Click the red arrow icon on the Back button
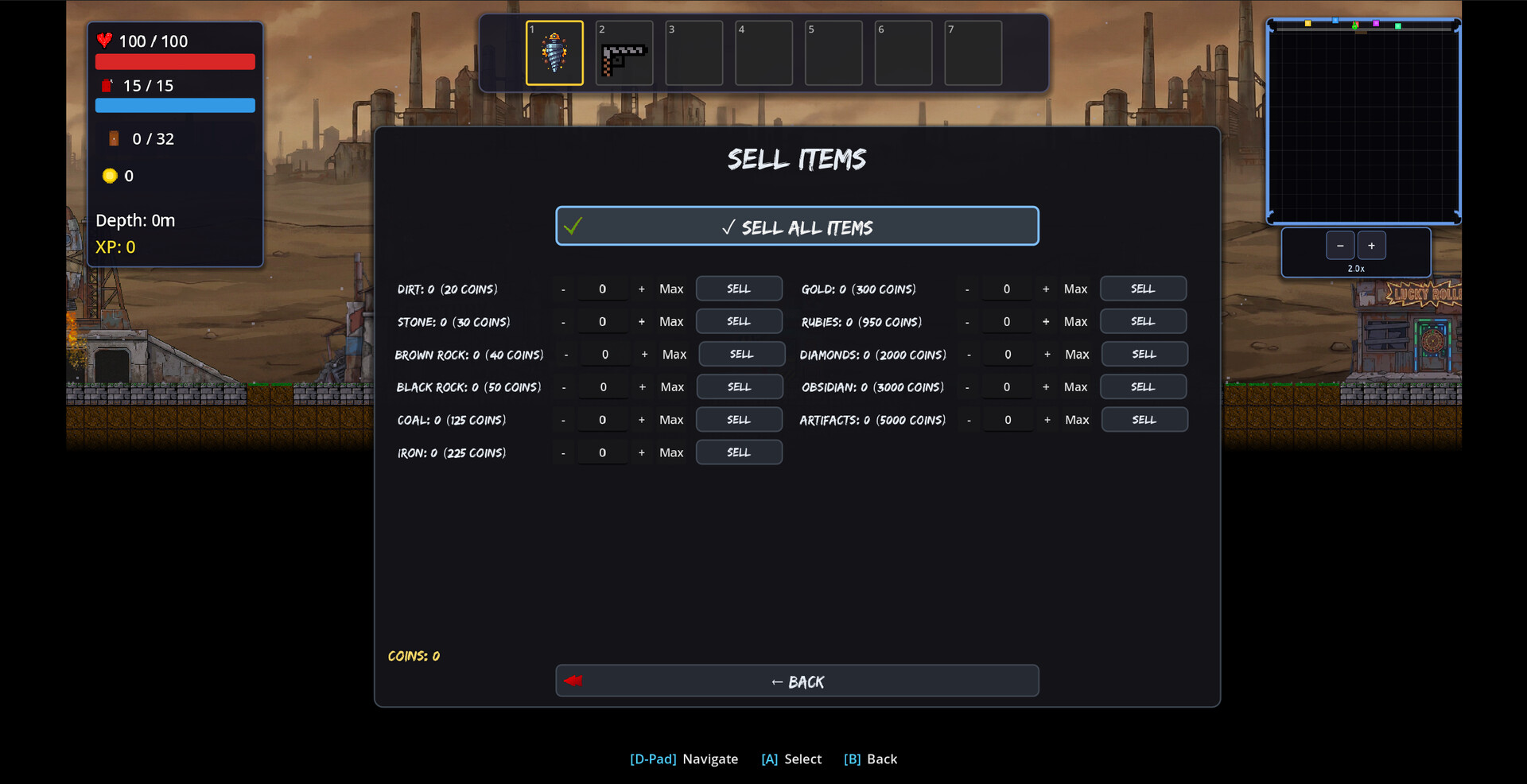This screenshot has height=784, width=1527. pos(574,681)
